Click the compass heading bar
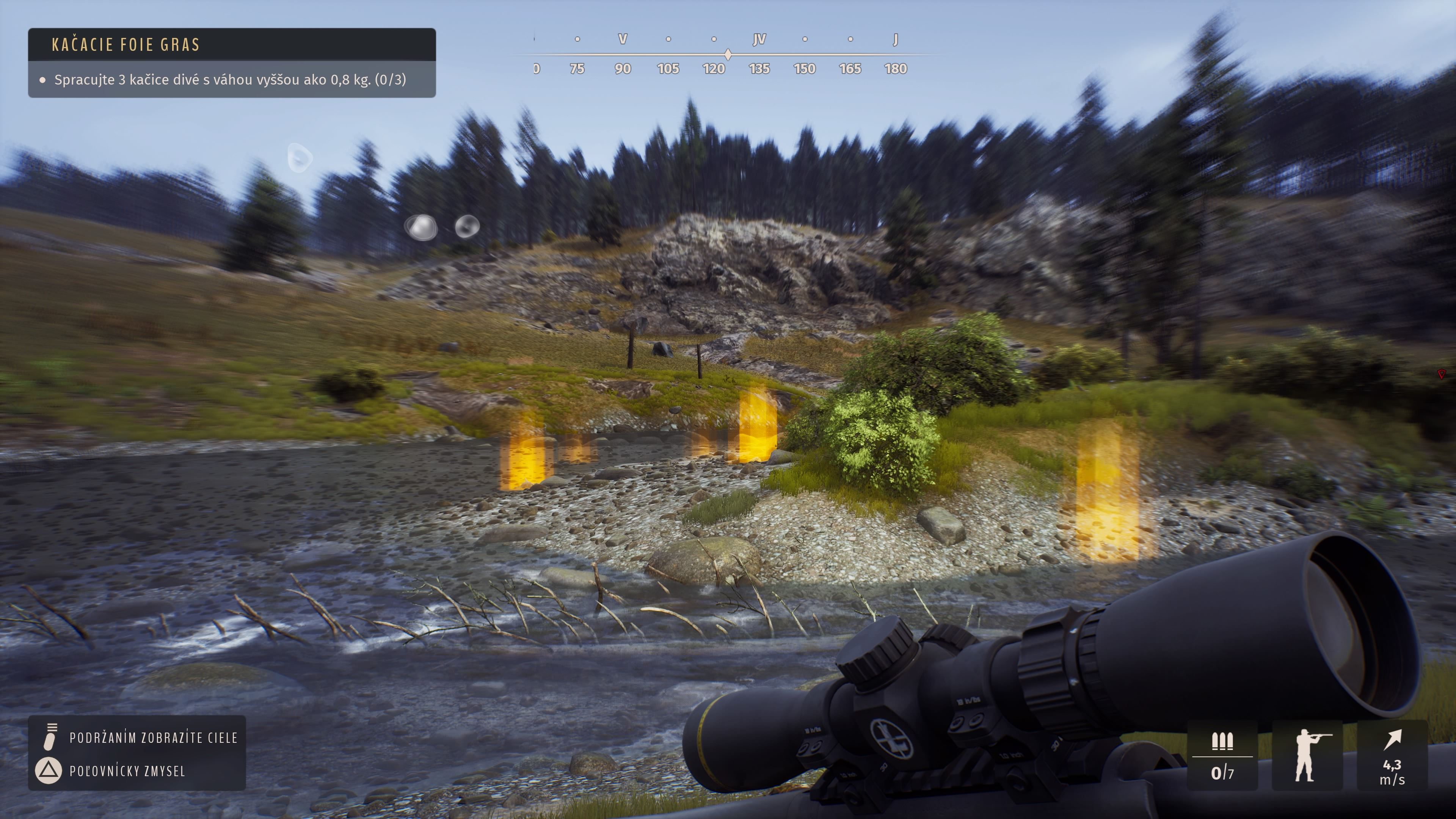 728,55
